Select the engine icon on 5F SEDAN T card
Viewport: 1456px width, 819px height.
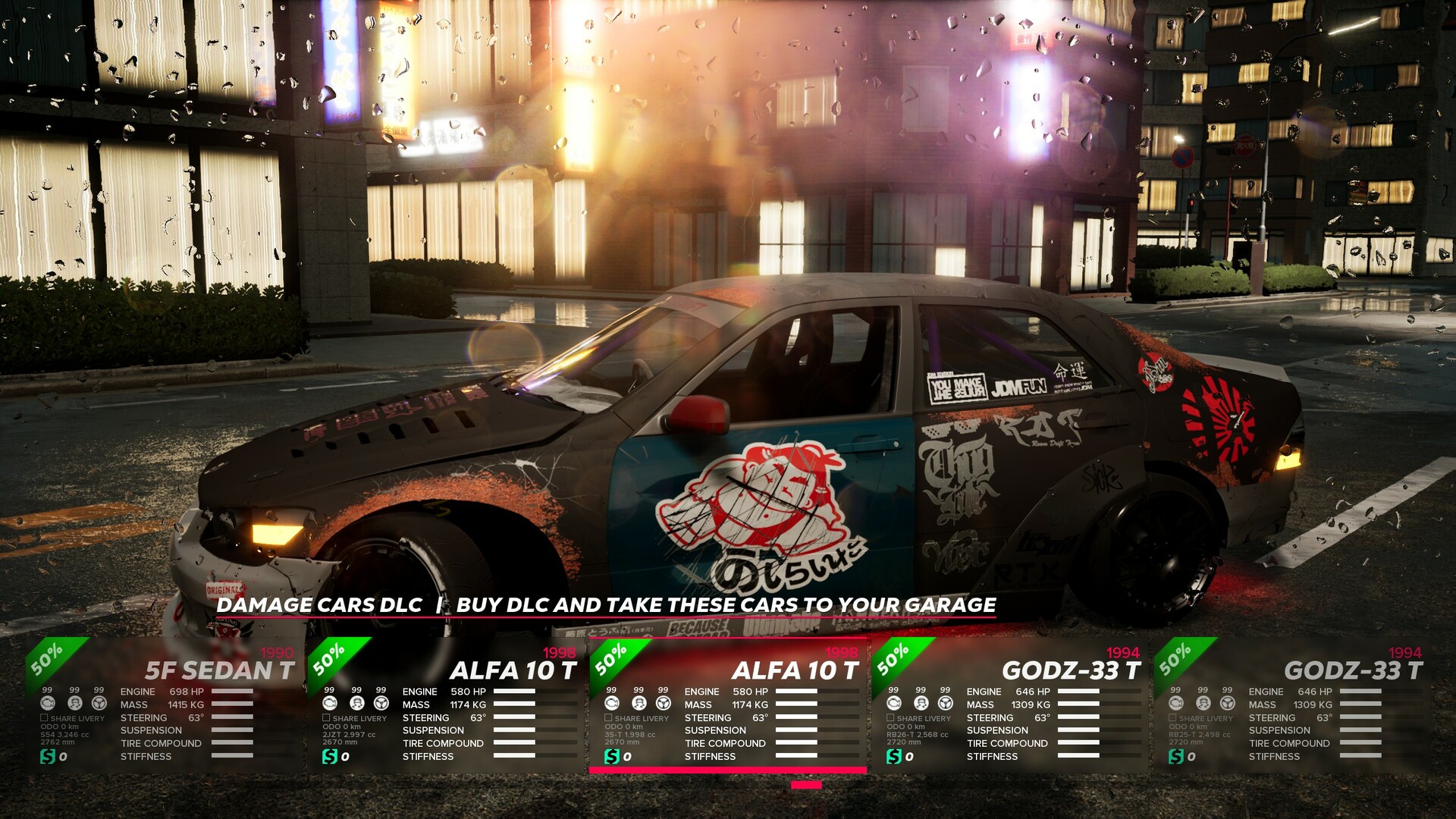tap(48, 703)
